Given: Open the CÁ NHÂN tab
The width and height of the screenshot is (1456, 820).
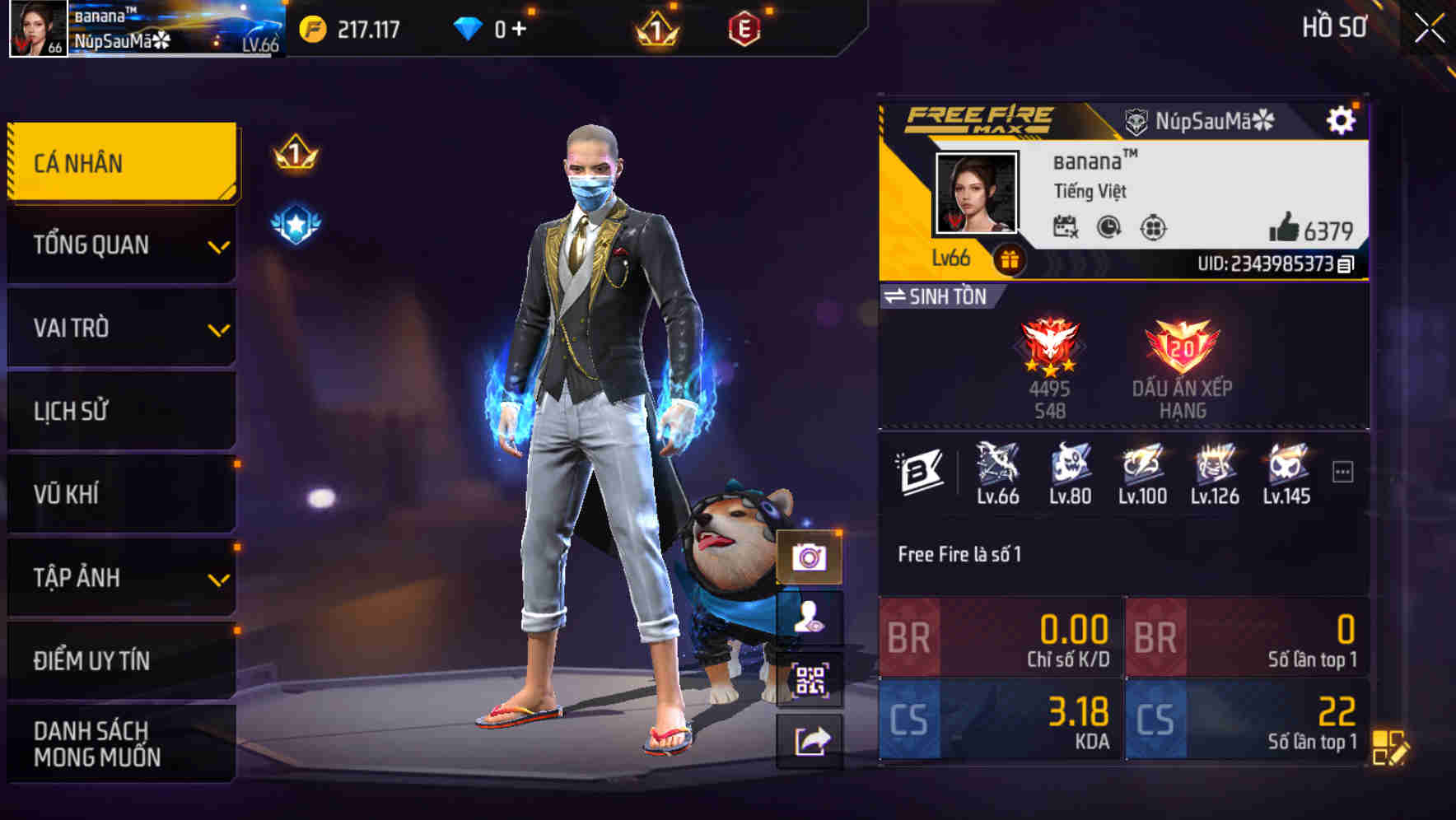Looking at the screenshot, I should pos(120,162).
